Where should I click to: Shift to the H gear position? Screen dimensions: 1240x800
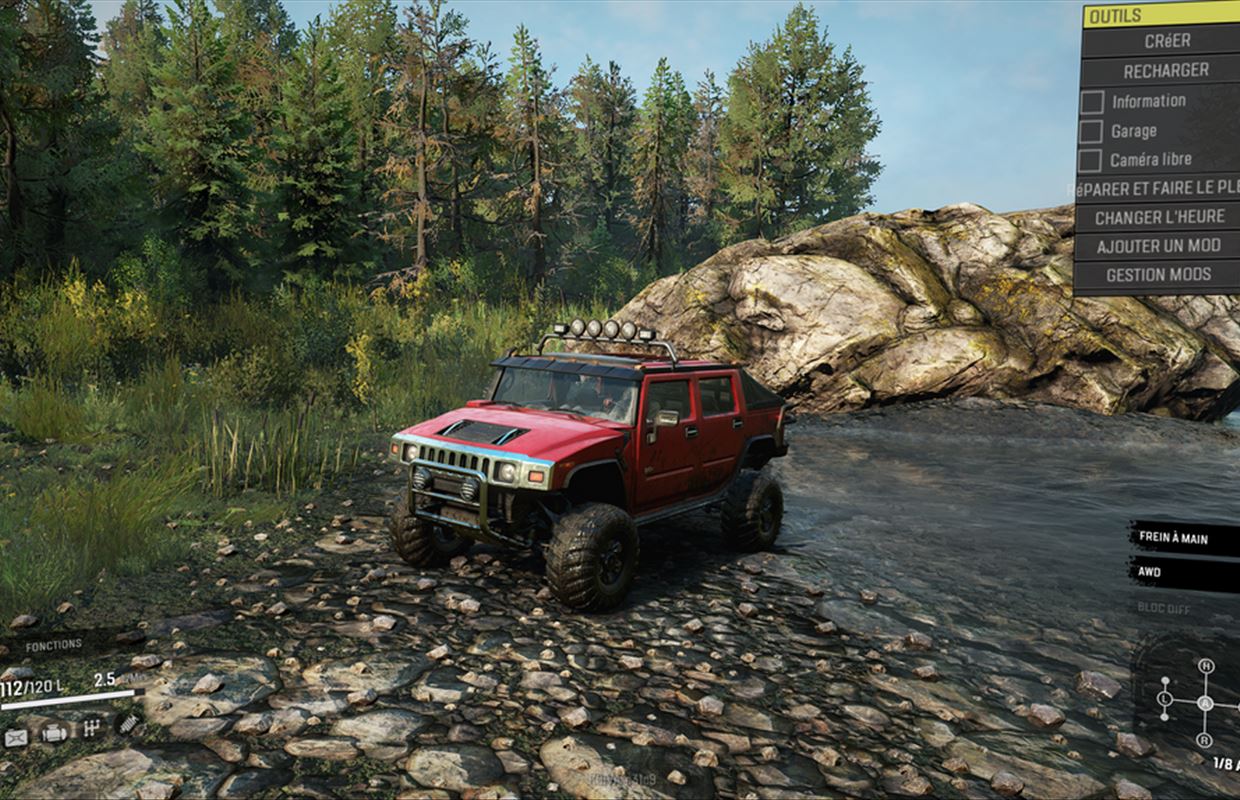1206,666
